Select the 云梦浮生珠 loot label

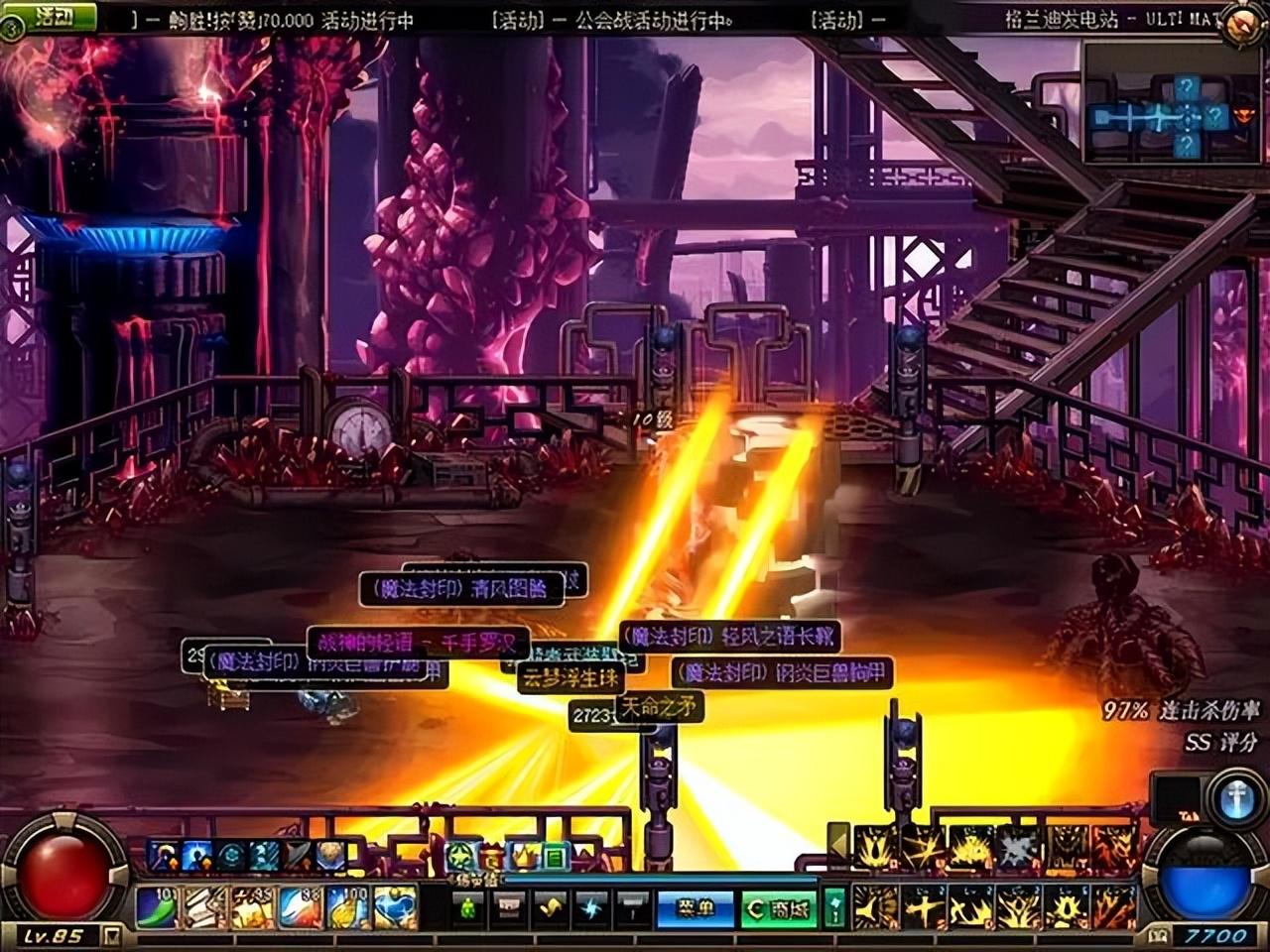pyautogui.click(x=571, y=678)
